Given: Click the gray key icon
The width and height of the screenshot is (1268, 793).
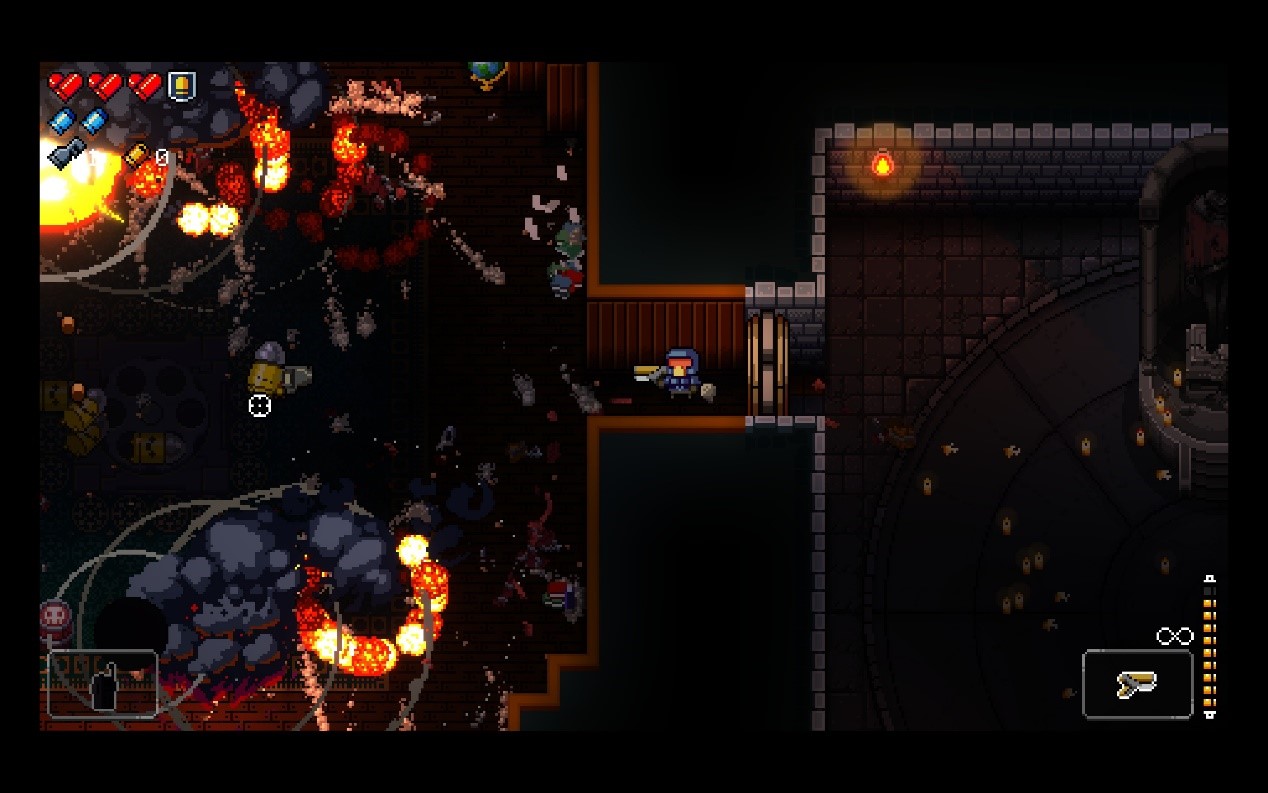Looking at the screenshot, I should tap(66, 153).
